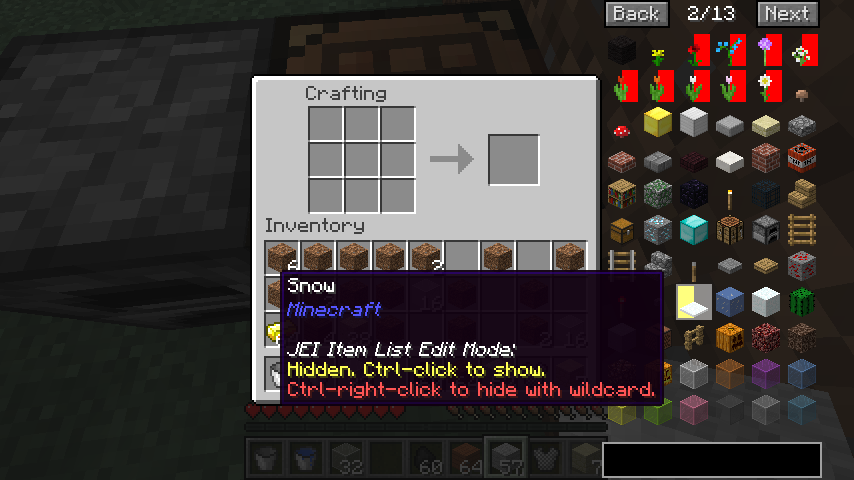This screenshot has height=480, width=854.
Task: Select the diamond block in item list
Action: click(693, 230)
